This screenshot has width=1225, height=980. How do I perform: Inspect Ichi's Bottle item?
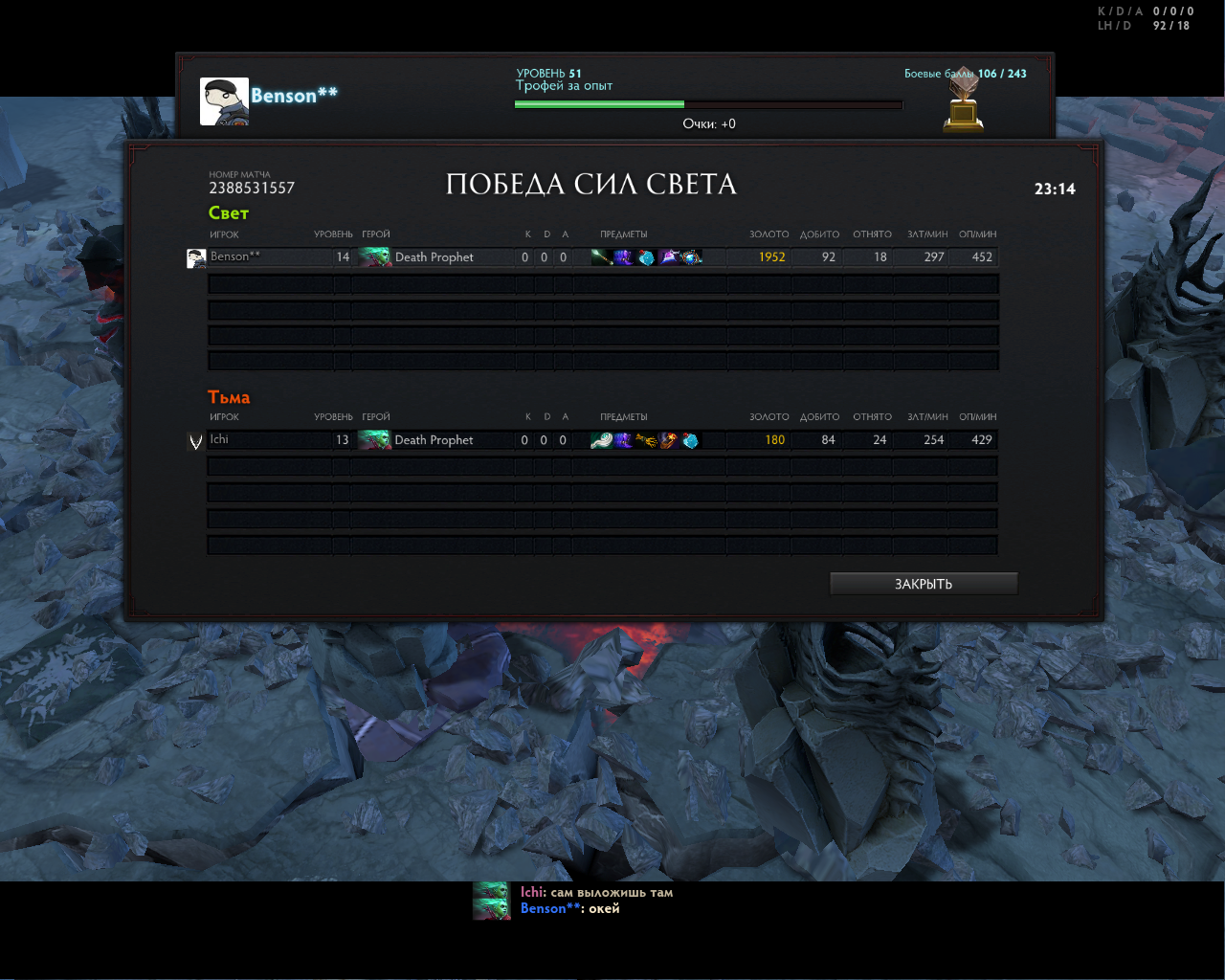[691, 440]
